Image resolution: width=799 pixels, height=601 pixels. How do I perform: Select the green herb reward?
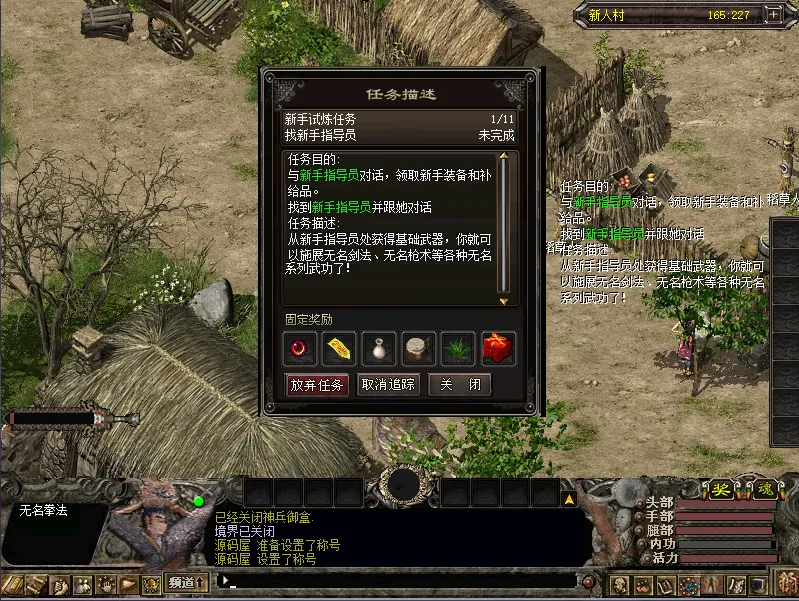tap(458, 348)
